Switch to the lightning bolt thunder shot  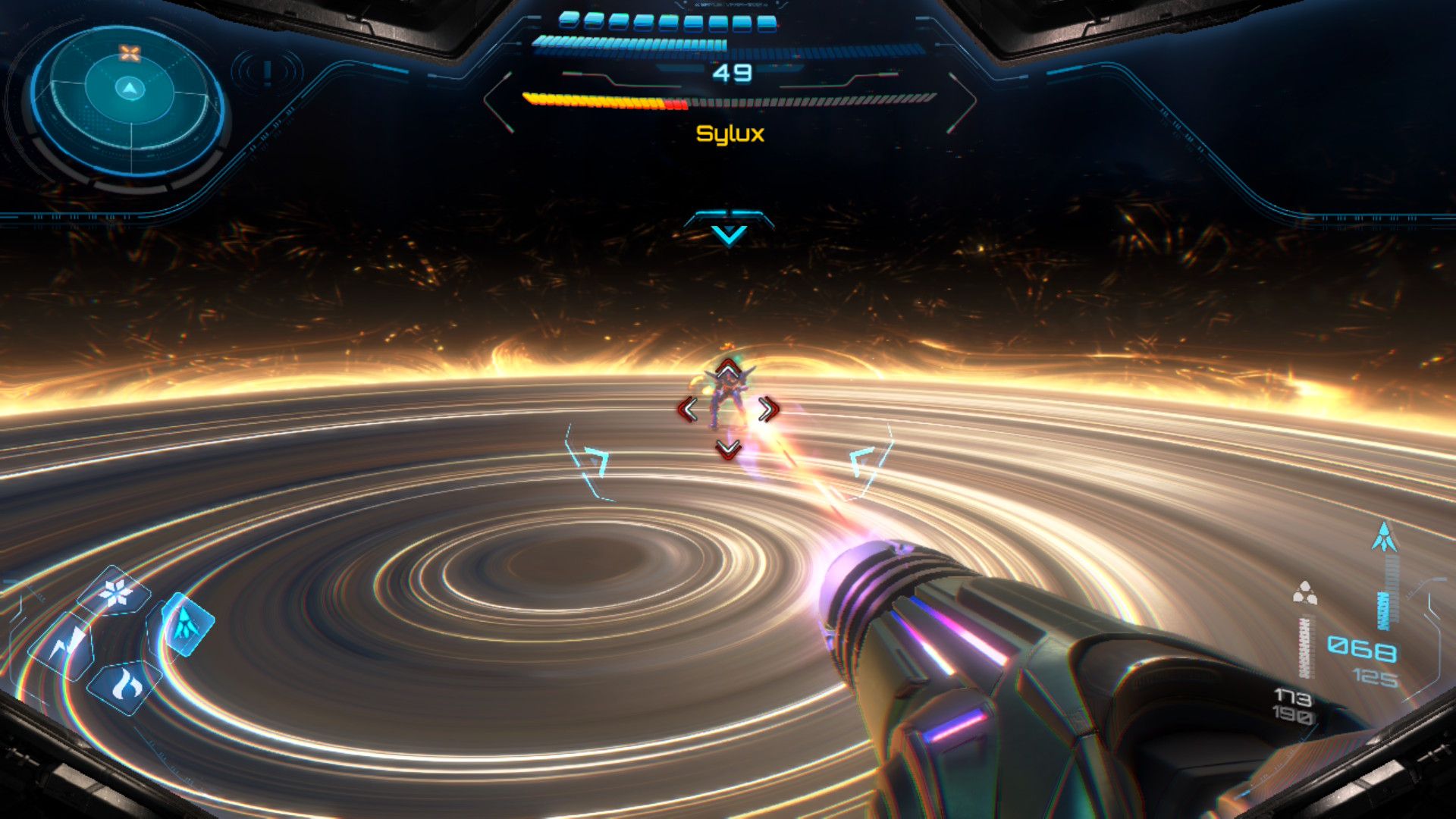click(x=67, y=645)
